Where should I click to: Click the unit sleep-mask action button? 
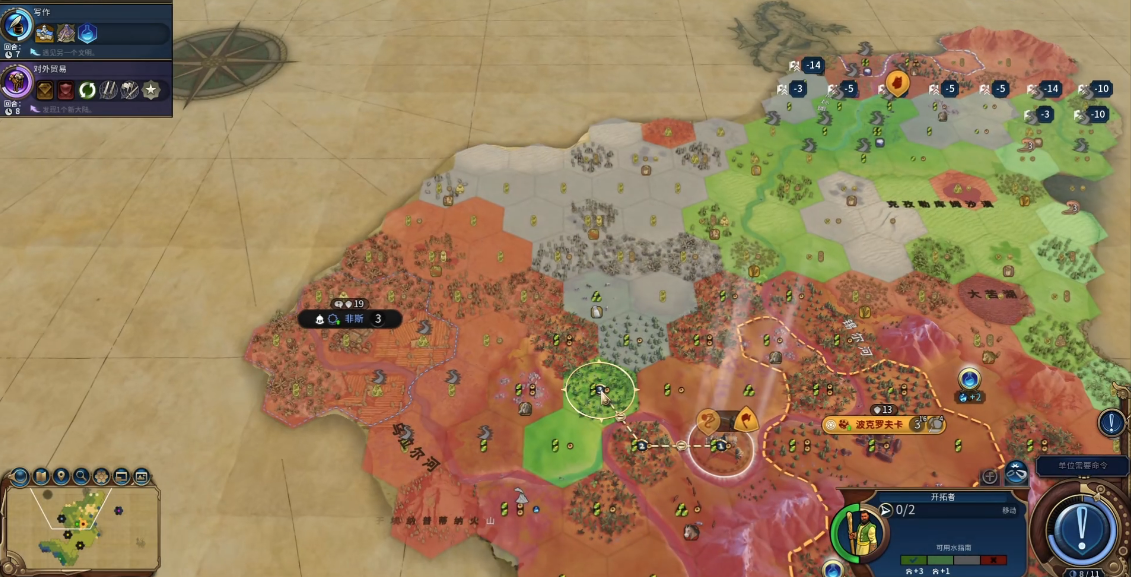pos(1017,474)
